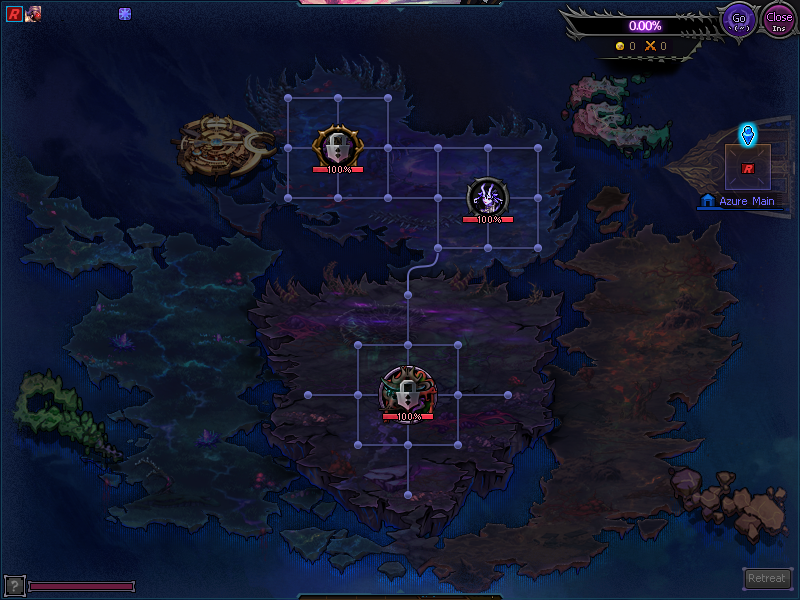Retreat from the raid

click(768, 578)
